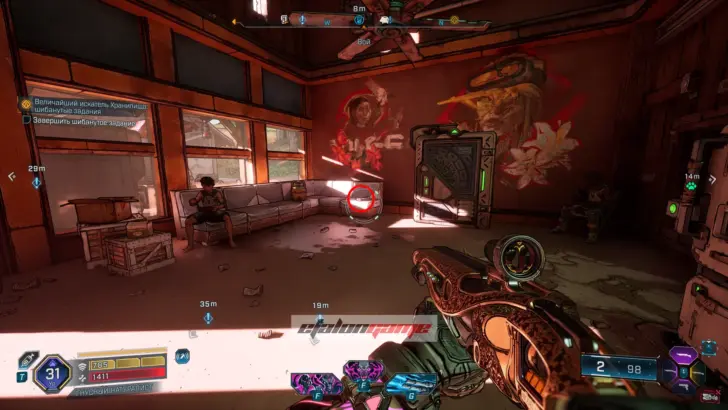Click the yellow diamond quest marker on compass
The height and width of the screenshot is (410, 728).
pyautogui.click(x=453, y=19)
